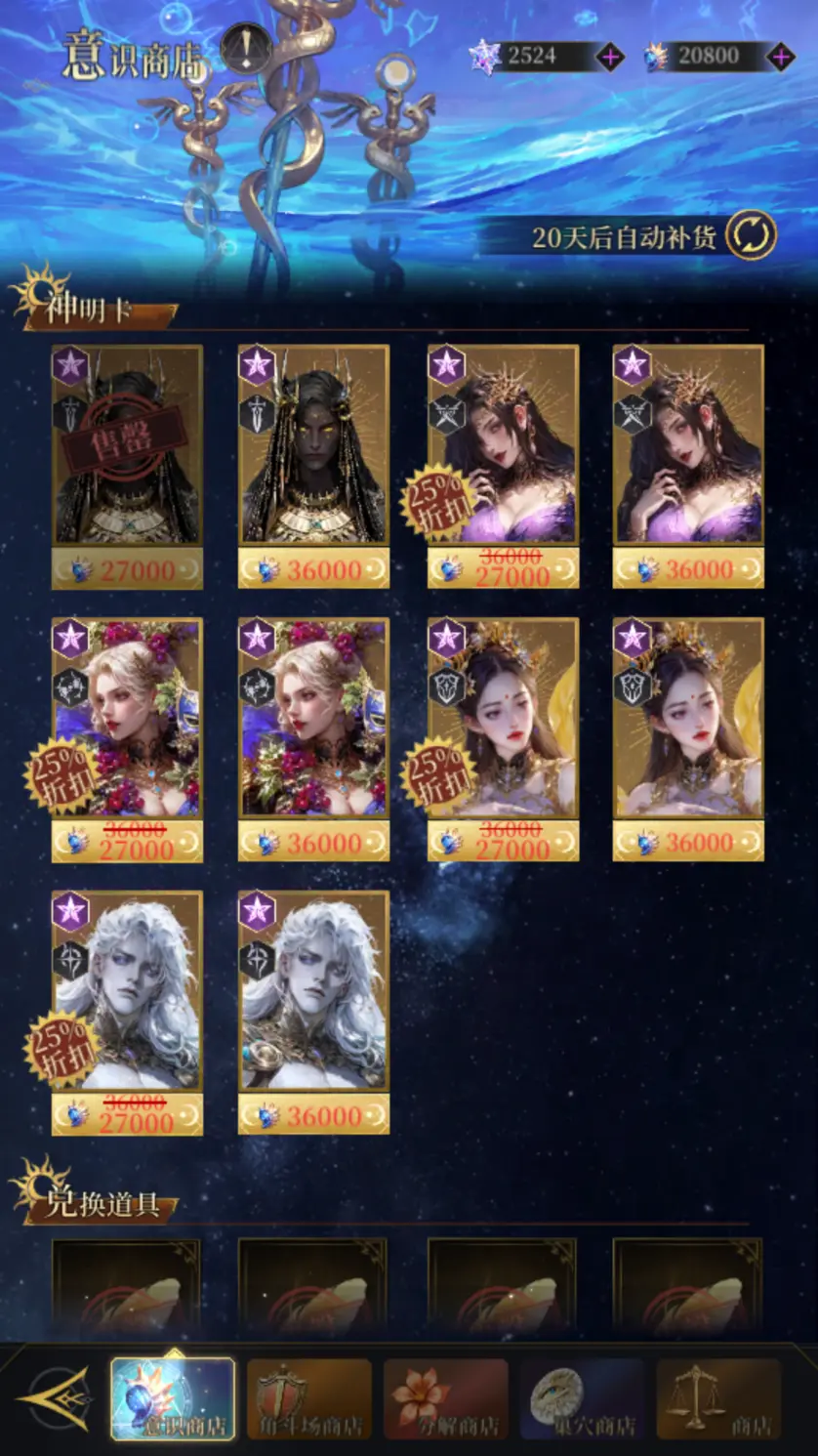The height and width of the screenshot is (1456, 818).
Task: Switch to the 巢穴商店 tab
Action: [x=583, y=1398]
